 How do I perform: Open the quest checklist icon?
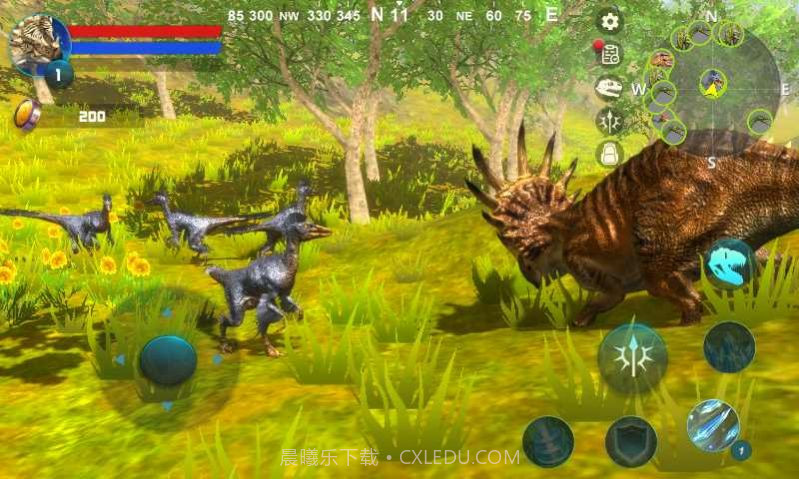(609, 54)
